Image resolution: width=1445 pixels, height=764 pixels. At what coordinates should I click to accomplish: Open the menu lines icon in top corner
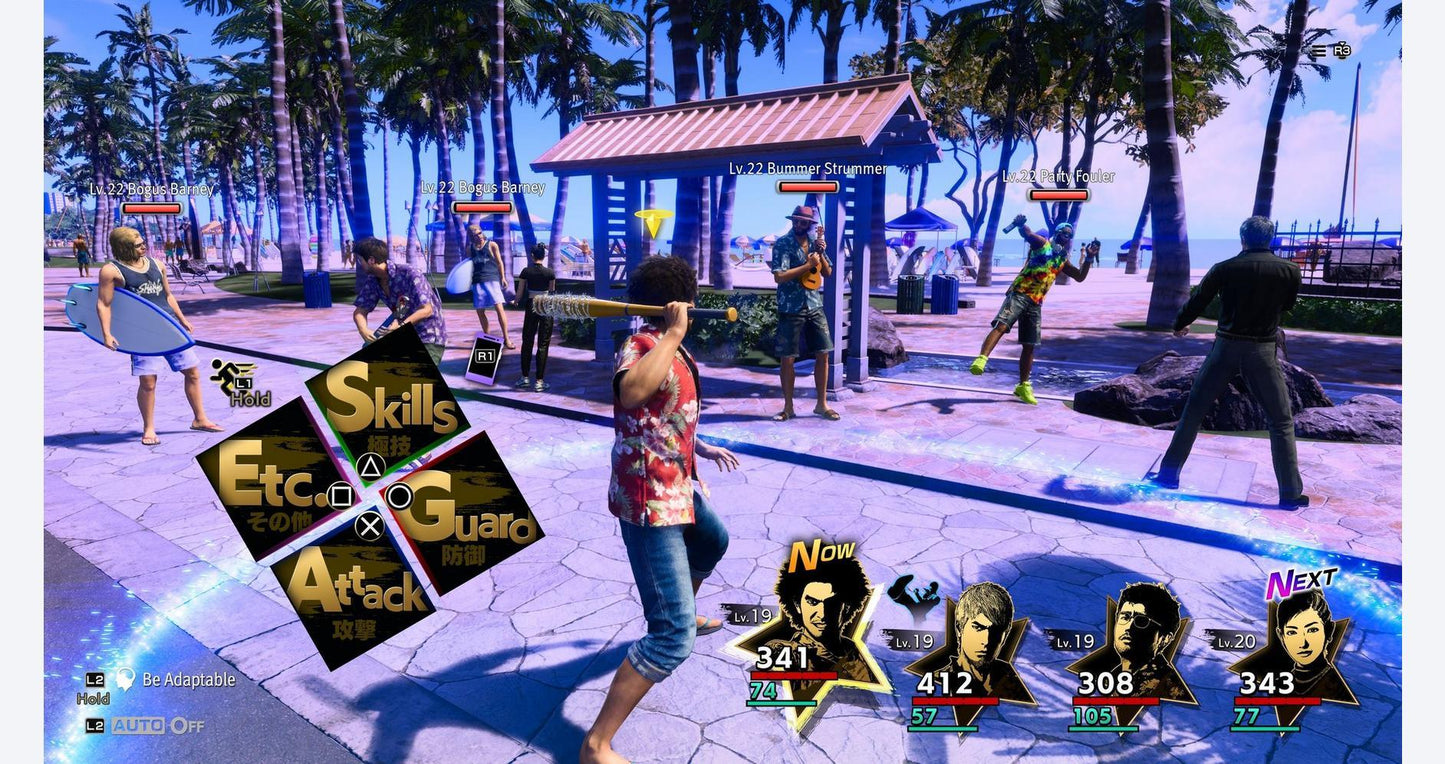(1320, 51)
